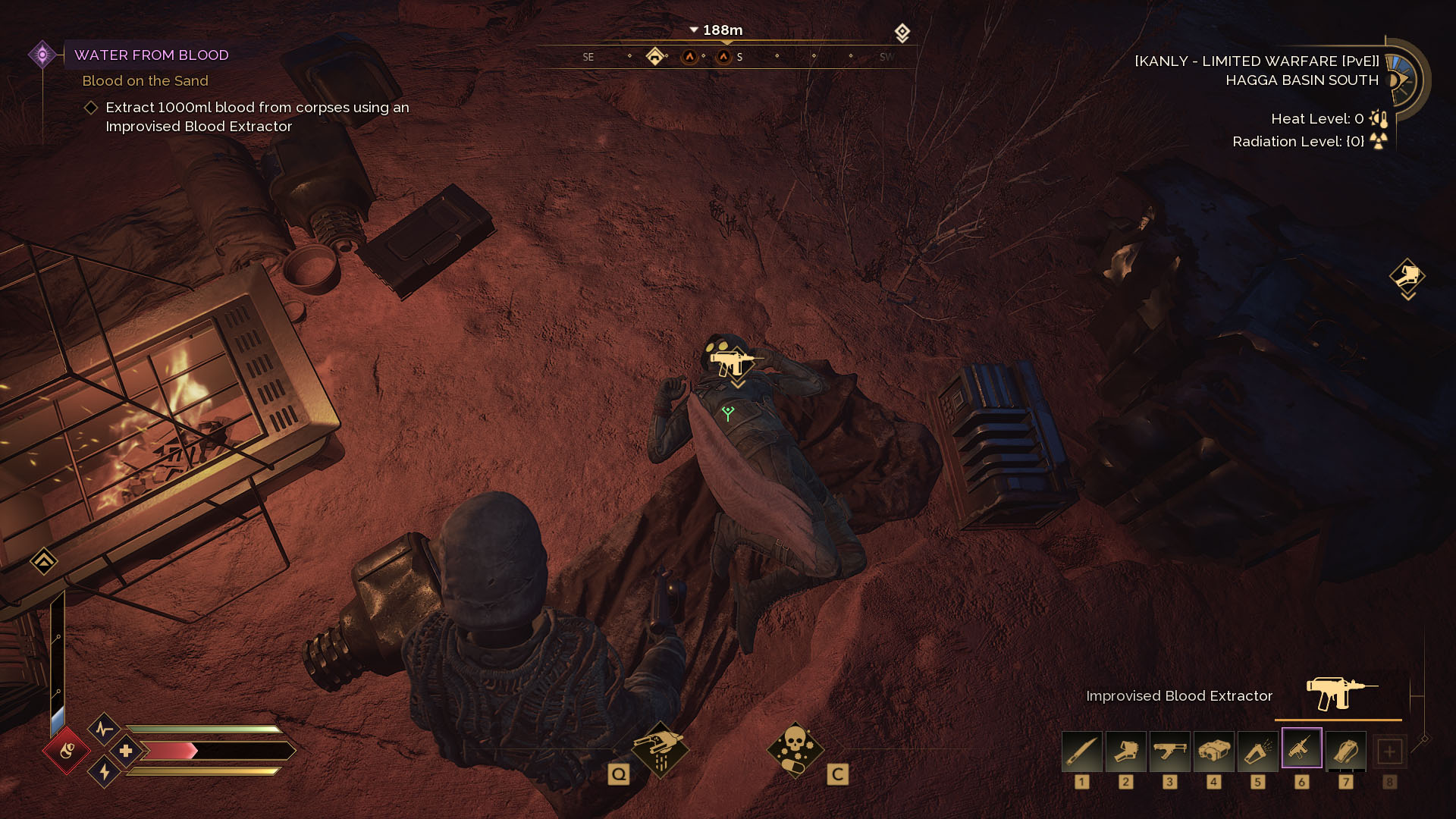Click the chevron above the 188m waypoint
Image resolution: width=1456 pixels, height=819 pixels.
692,30
